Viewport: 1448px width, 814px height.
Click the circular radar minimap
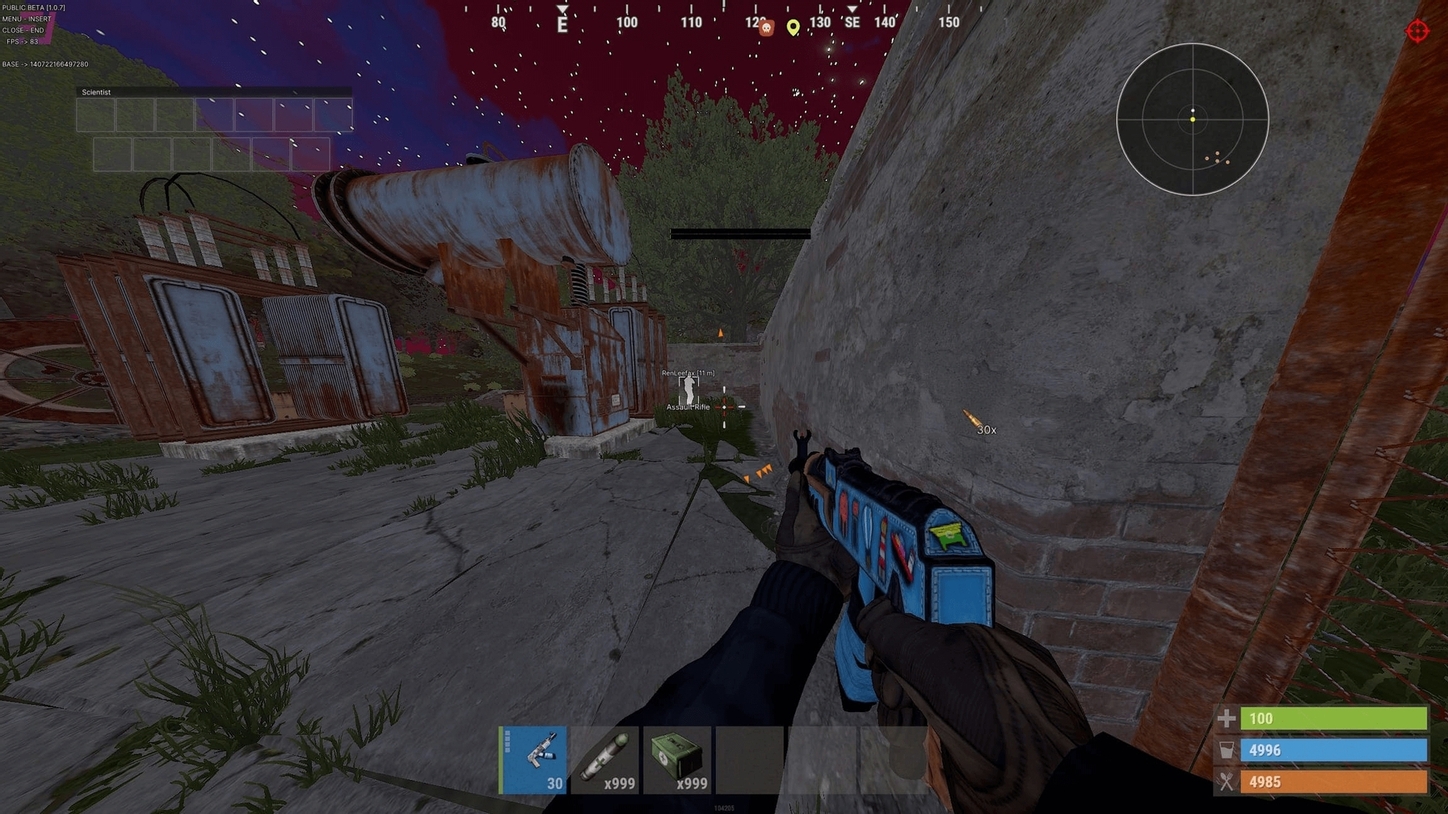[x=1192, y=119]
